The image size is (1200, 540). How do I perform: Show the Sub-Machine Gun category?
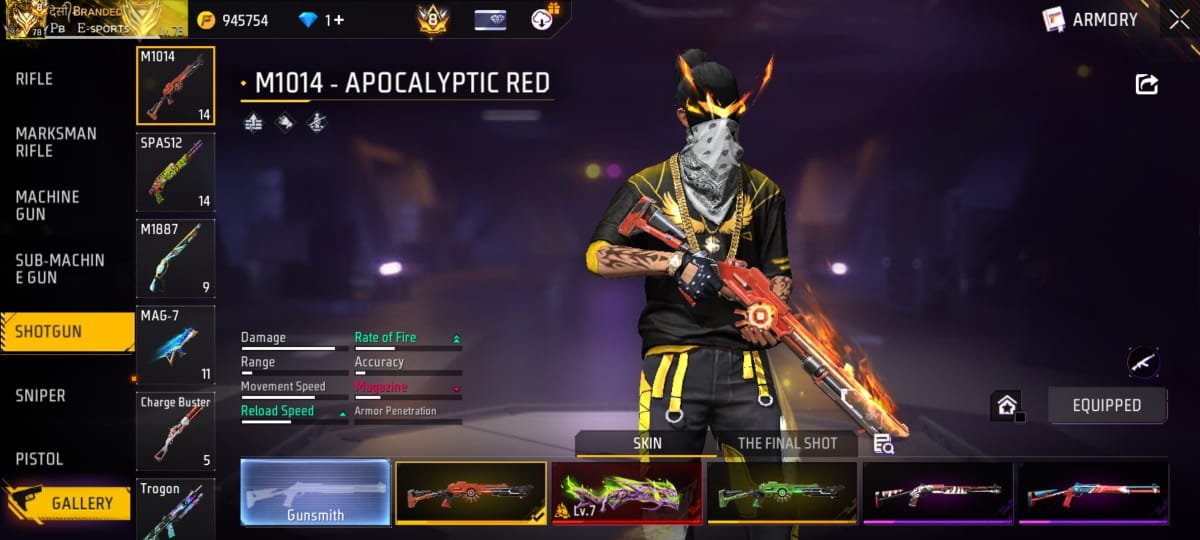click(60, 268)
